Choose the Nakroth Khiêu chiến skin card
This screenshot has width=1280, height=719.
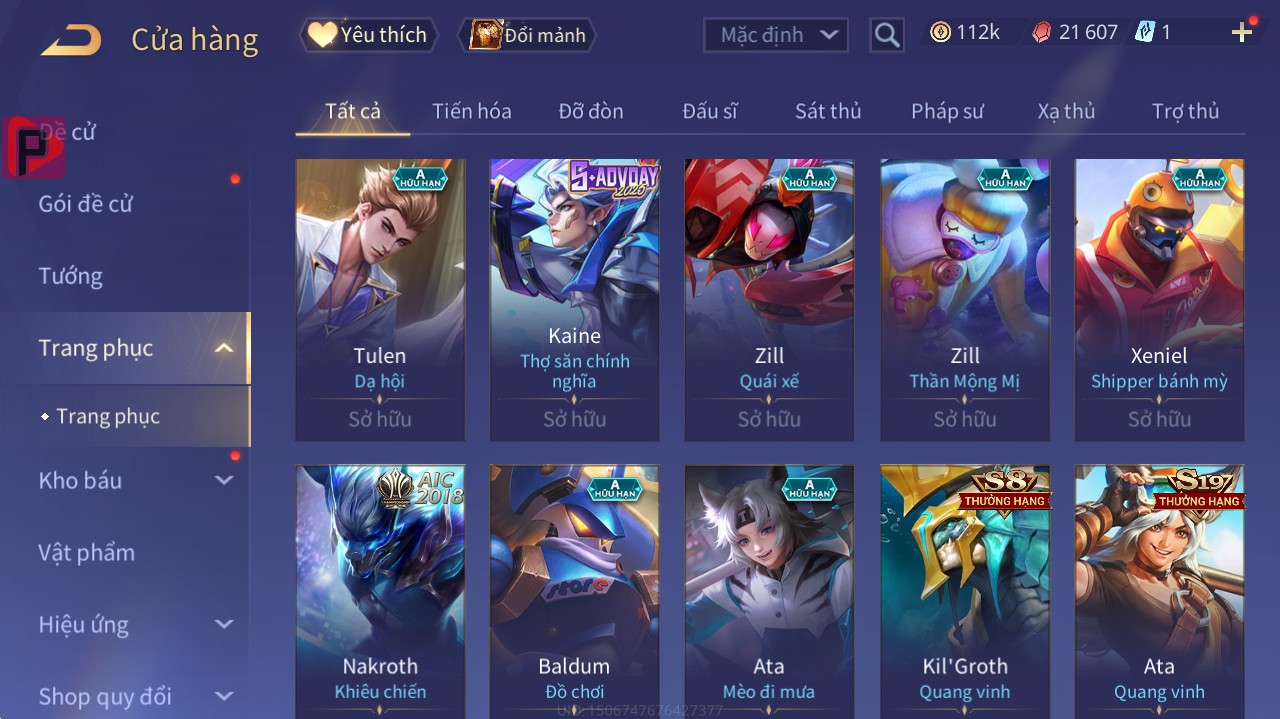[x=380, y=592]
